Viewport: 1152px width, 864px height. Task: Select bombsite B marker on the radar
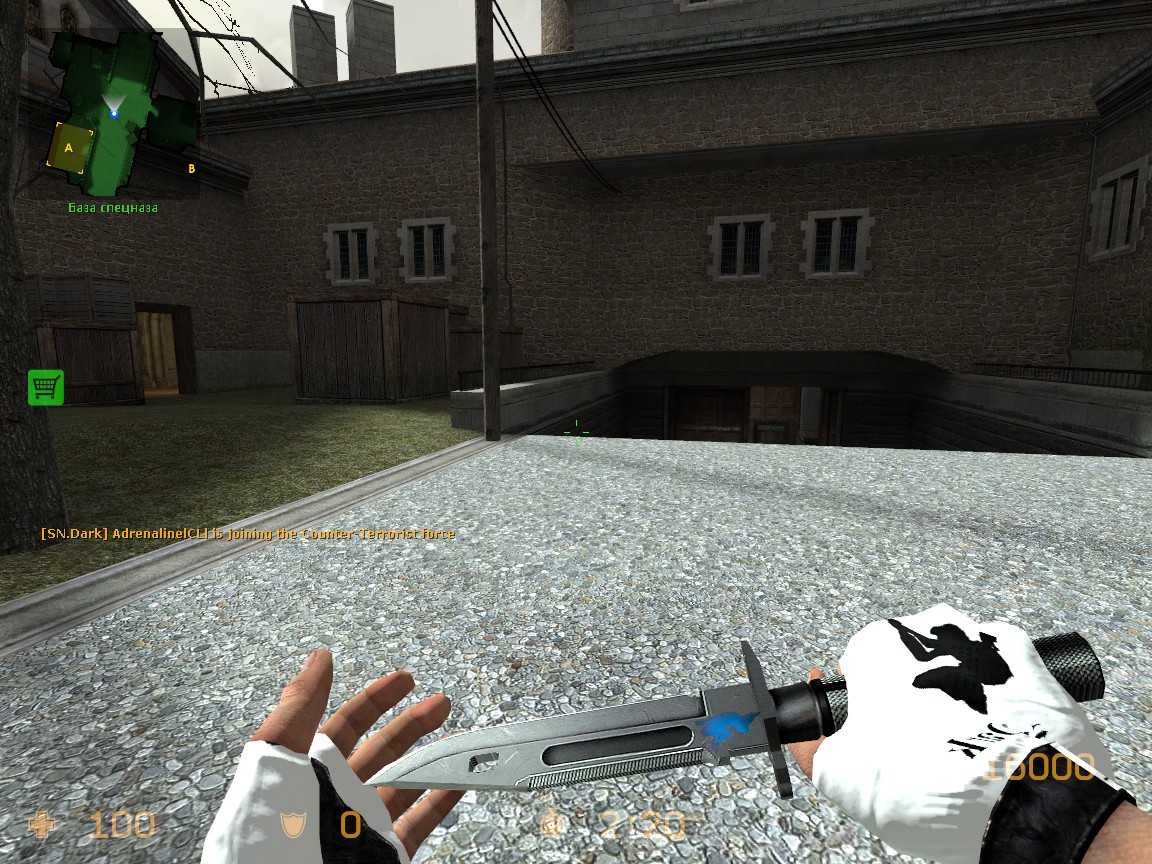pos(192,168)
